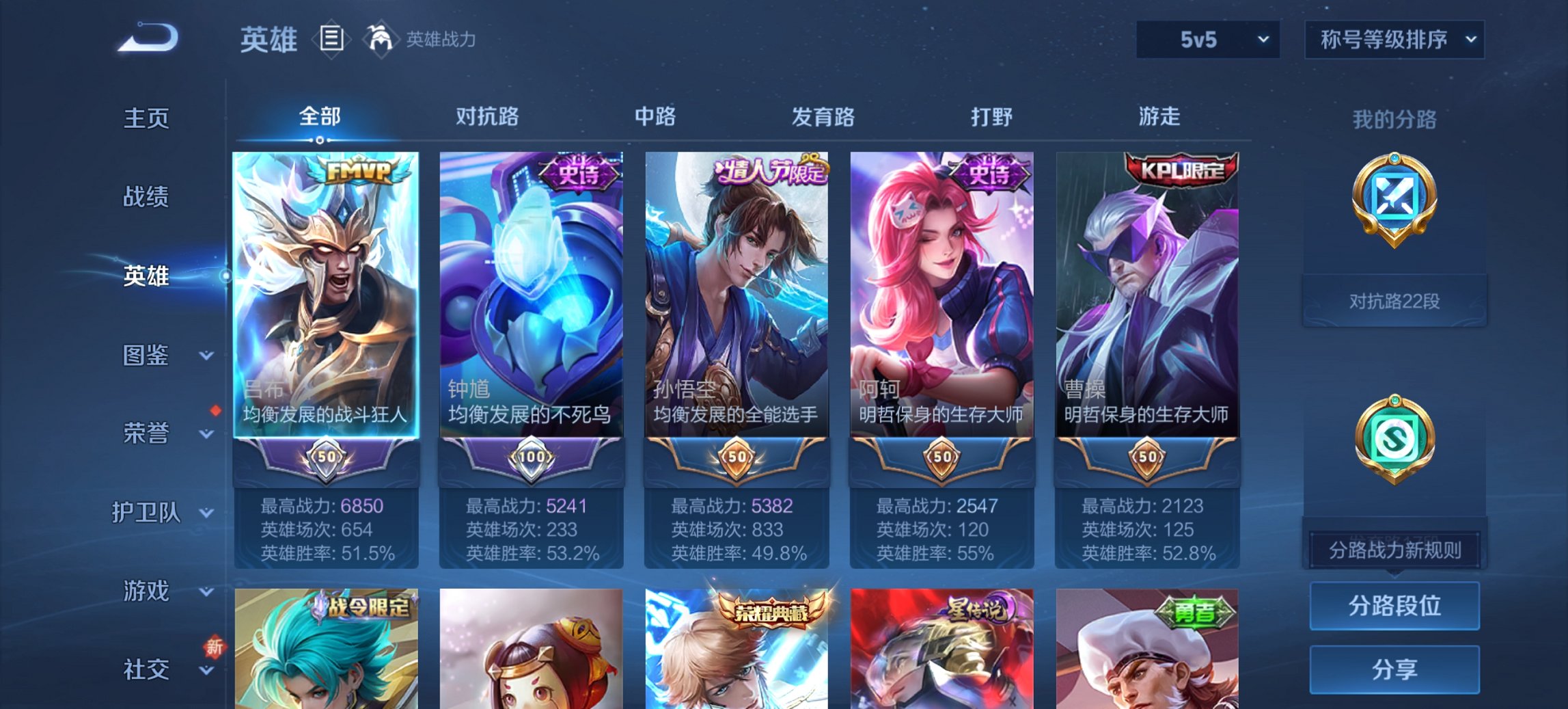The height and width of the screenshot is (709, 1568).
Task: Click the 英雄战力 hero power icon
Action: coord(381,39)
